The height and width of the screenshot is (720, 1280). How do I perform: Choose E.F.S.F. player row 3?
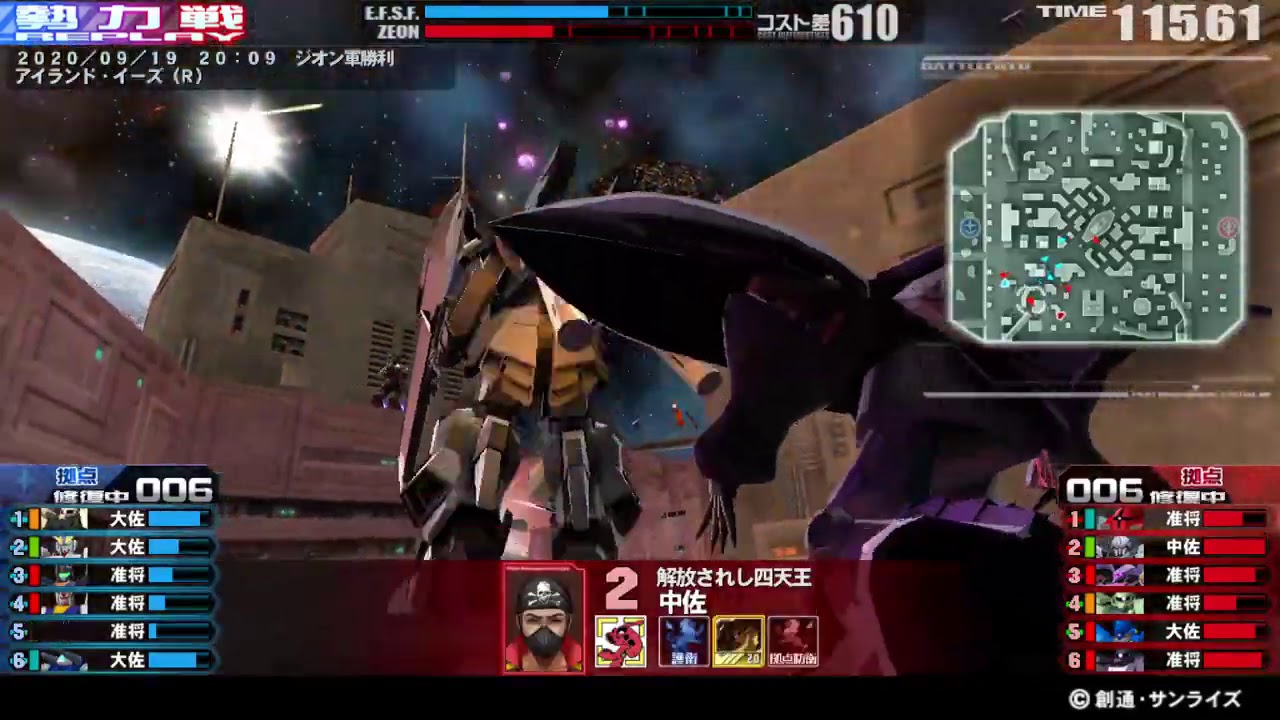[110, 575]
